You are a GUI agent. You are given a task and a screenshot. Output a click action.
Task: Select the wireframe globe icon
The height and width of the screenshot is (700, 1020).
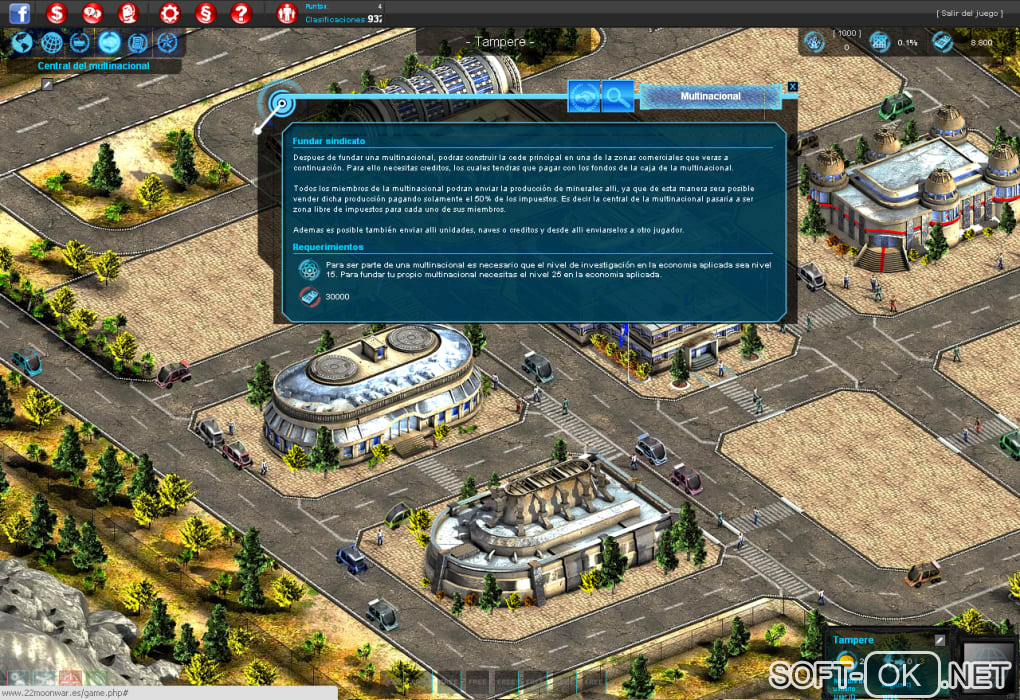52,43
